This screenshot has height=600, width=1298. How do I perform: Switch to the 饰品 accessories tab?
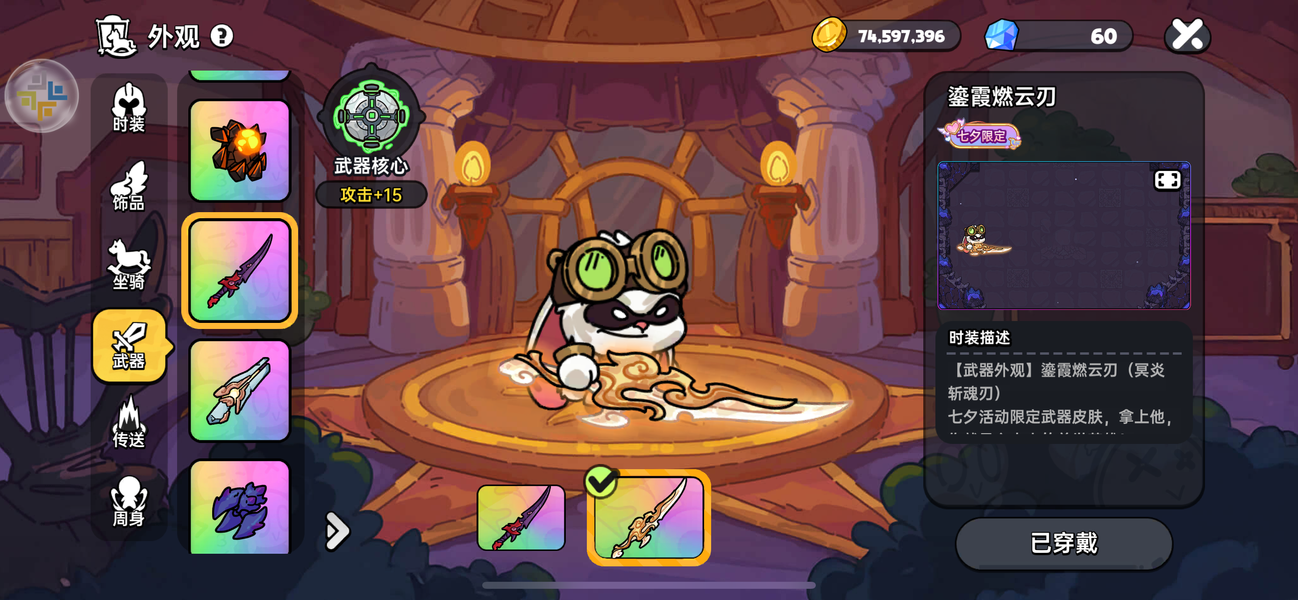tap(129, 187)
